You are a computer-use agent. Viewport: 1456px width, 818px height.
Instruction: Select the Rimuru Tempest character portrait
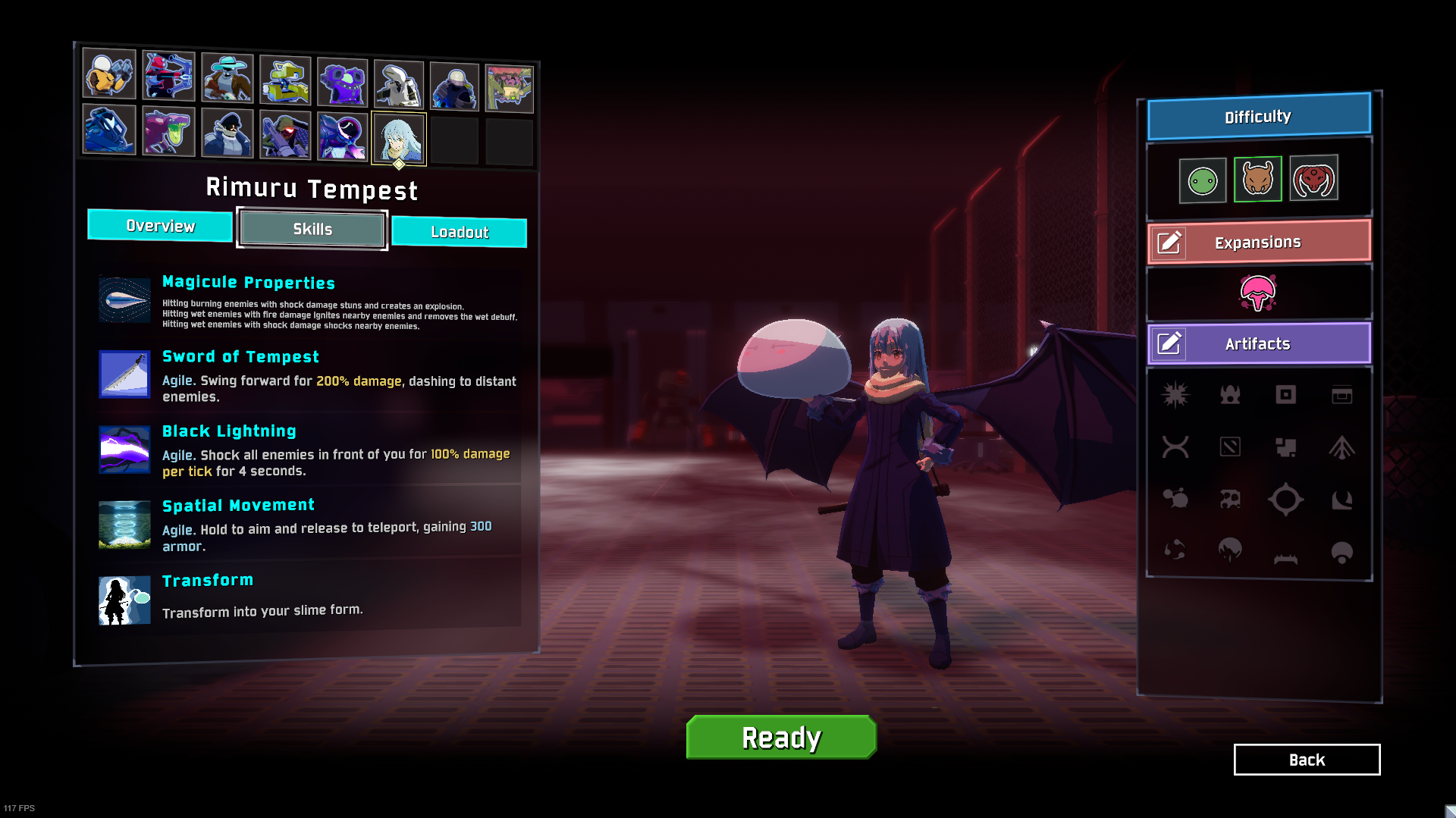(x=399, y=139)
